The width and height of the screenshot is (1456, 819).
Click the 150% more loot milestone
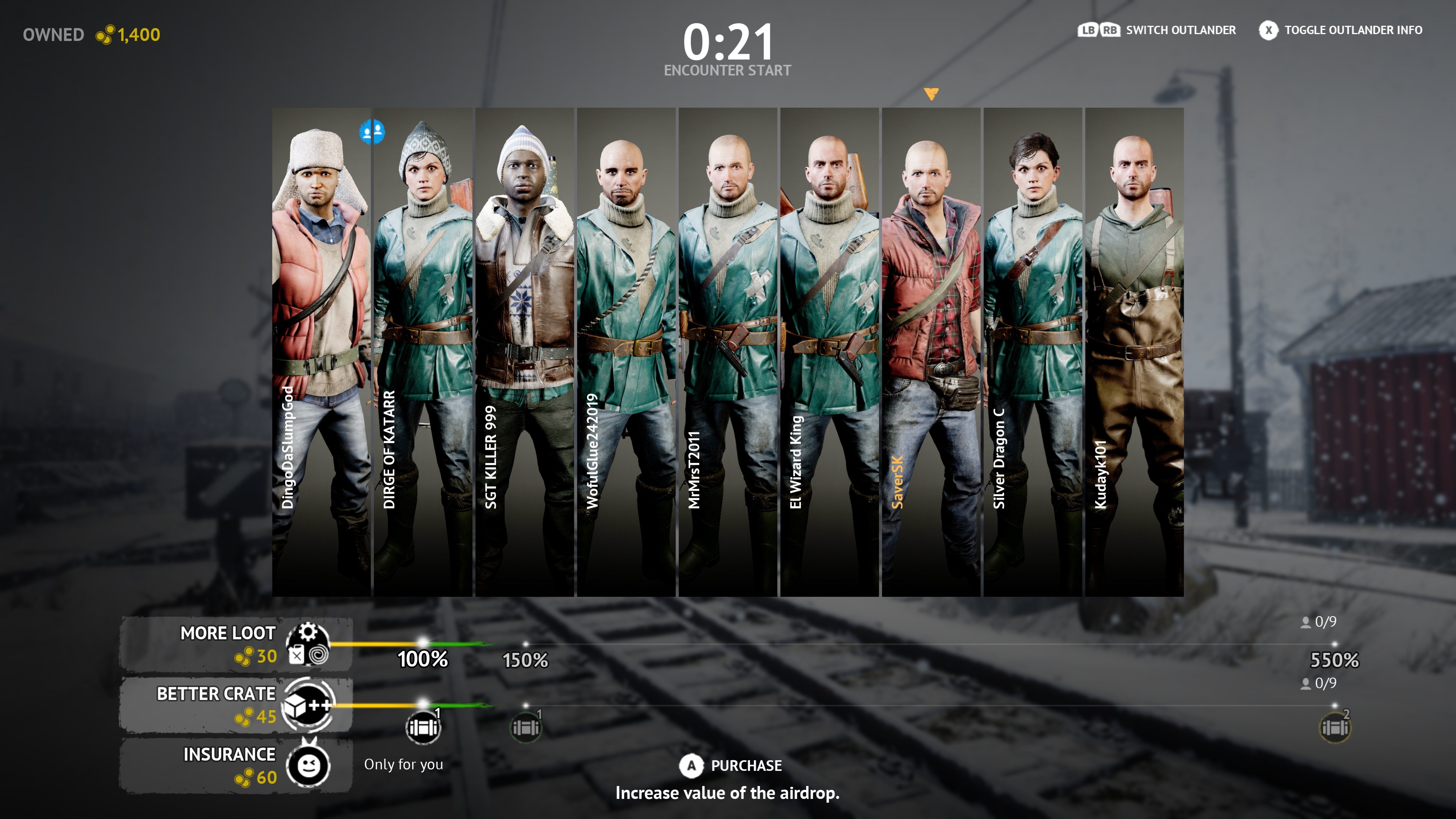tap(526, 659)
